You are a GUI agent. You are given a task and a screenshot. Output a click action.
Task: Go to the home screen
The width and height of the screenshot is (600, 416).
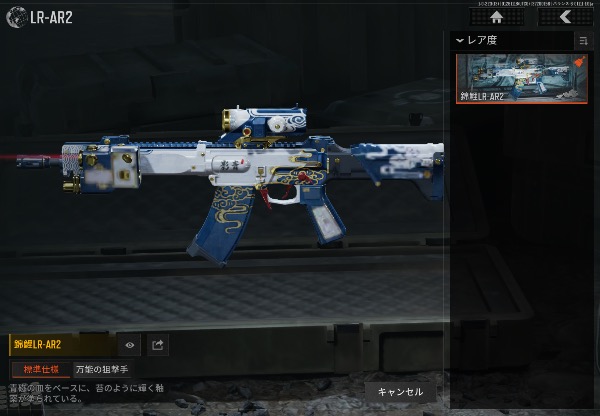coord(496,17)
